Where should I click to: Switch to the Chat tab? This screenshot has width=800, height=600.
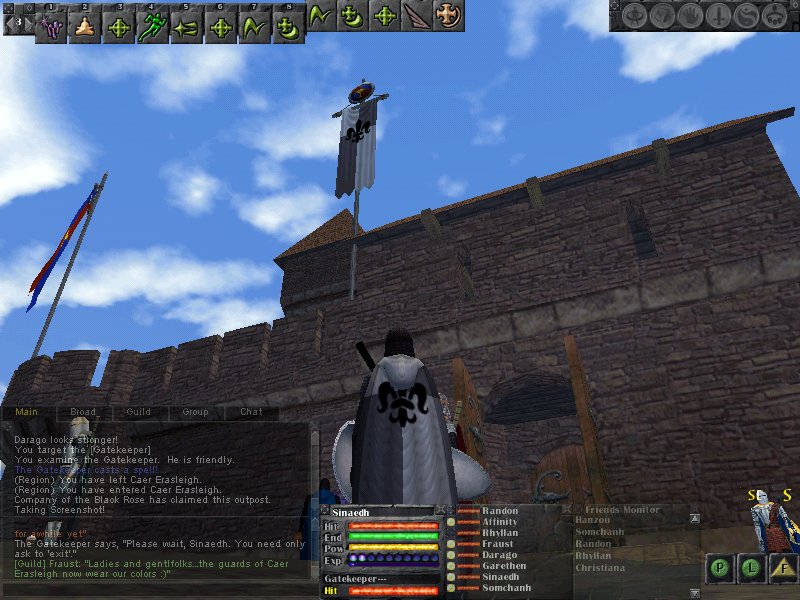pos(251,411)
